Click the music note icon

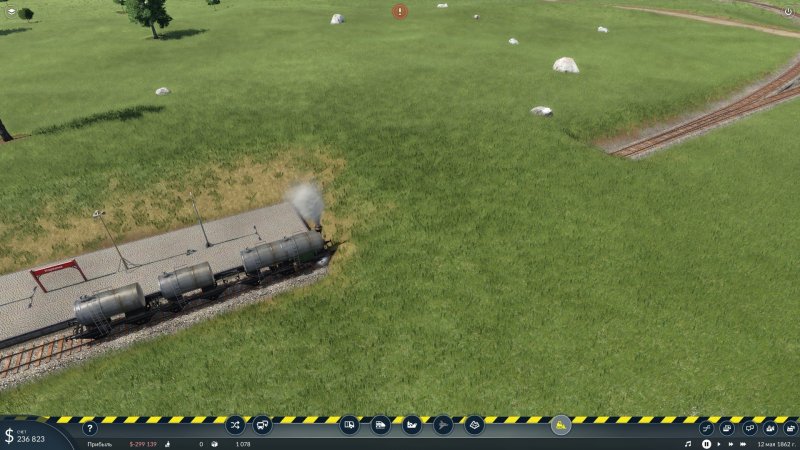pyautogui.click(x=687, y=443)
